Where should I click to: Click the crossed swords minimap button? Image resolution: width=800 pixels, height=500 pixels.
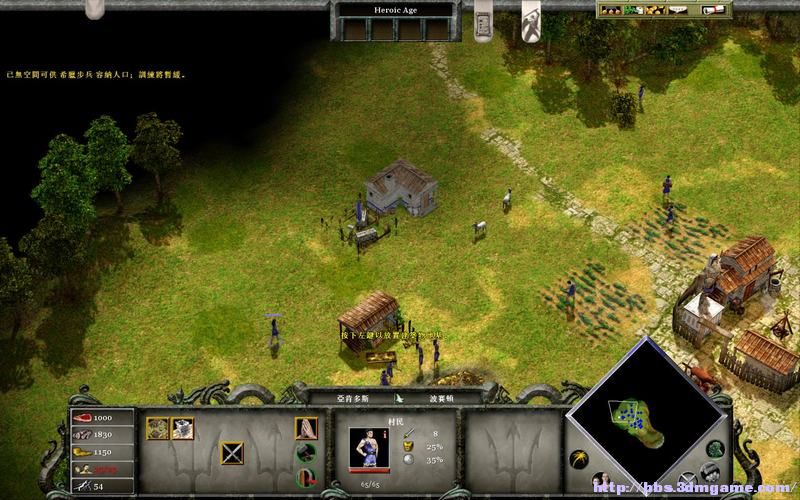click(687, 478)
